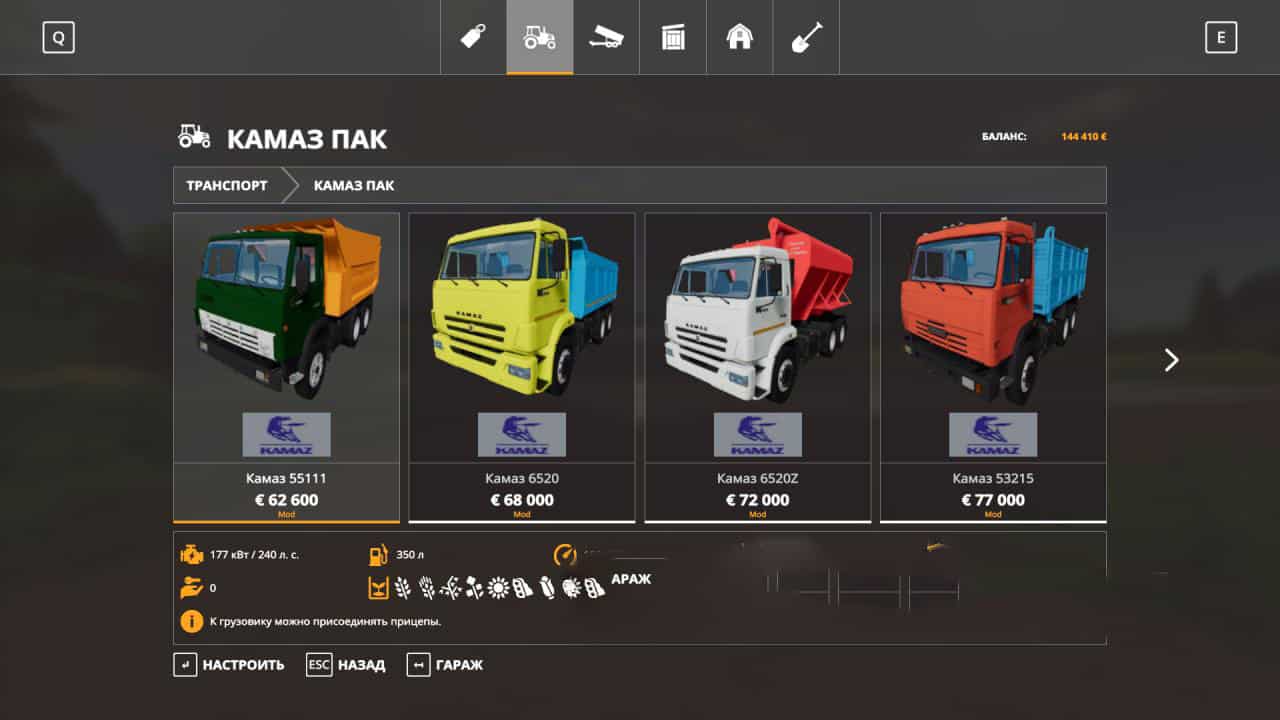Viewport: 1280px width, 720px height.
Task: Click the НАСТРОИТЬ configure button
Action: tap(229, 665)
